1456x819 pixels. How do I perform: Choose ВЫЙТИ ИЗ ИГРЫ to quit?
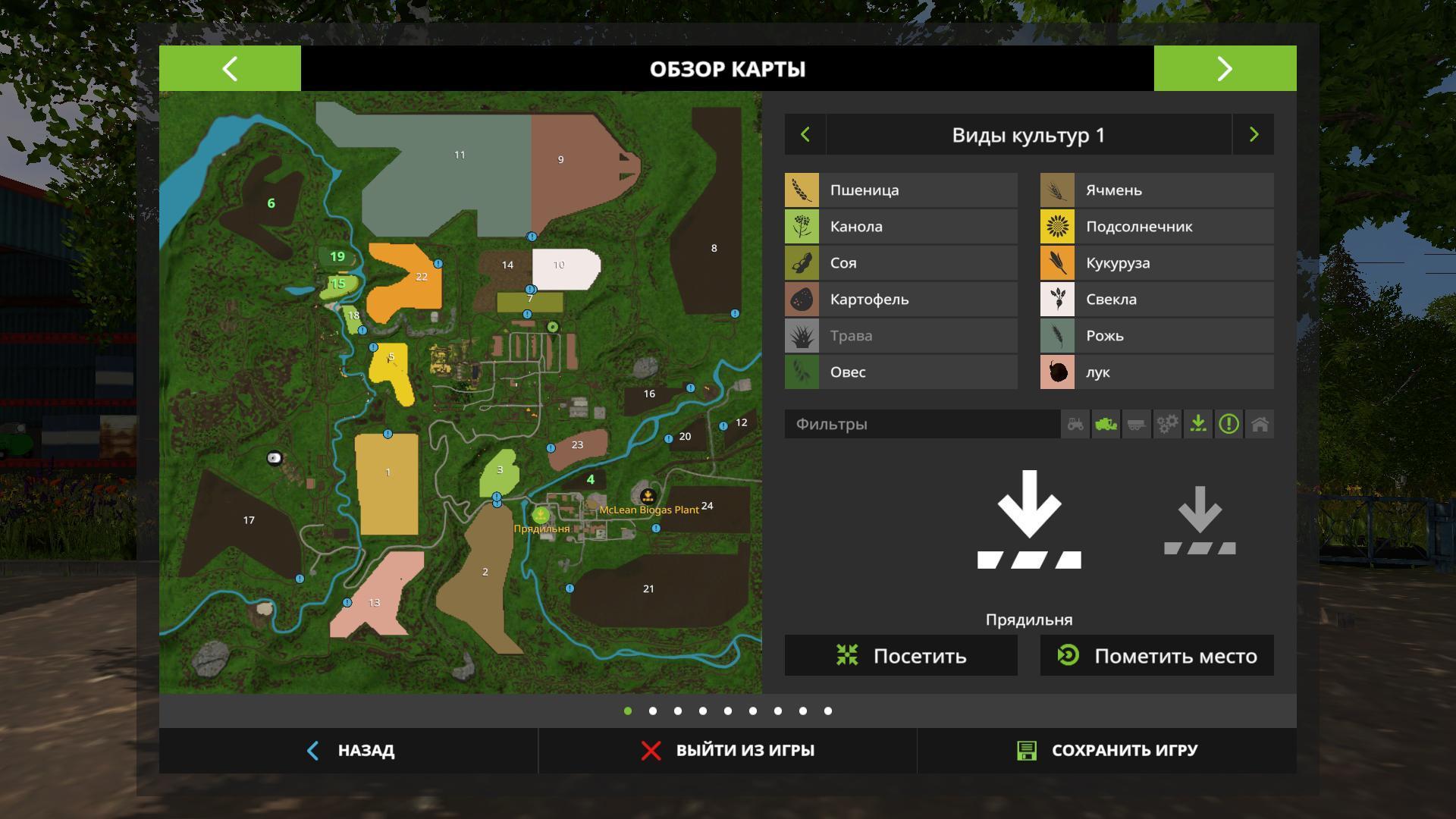(727, 751)
